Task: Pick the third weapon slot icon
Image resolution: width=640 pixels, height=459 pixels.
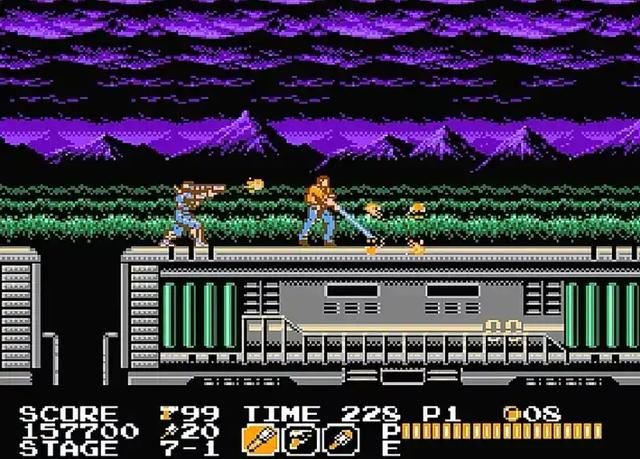Action: click(343, 437)
